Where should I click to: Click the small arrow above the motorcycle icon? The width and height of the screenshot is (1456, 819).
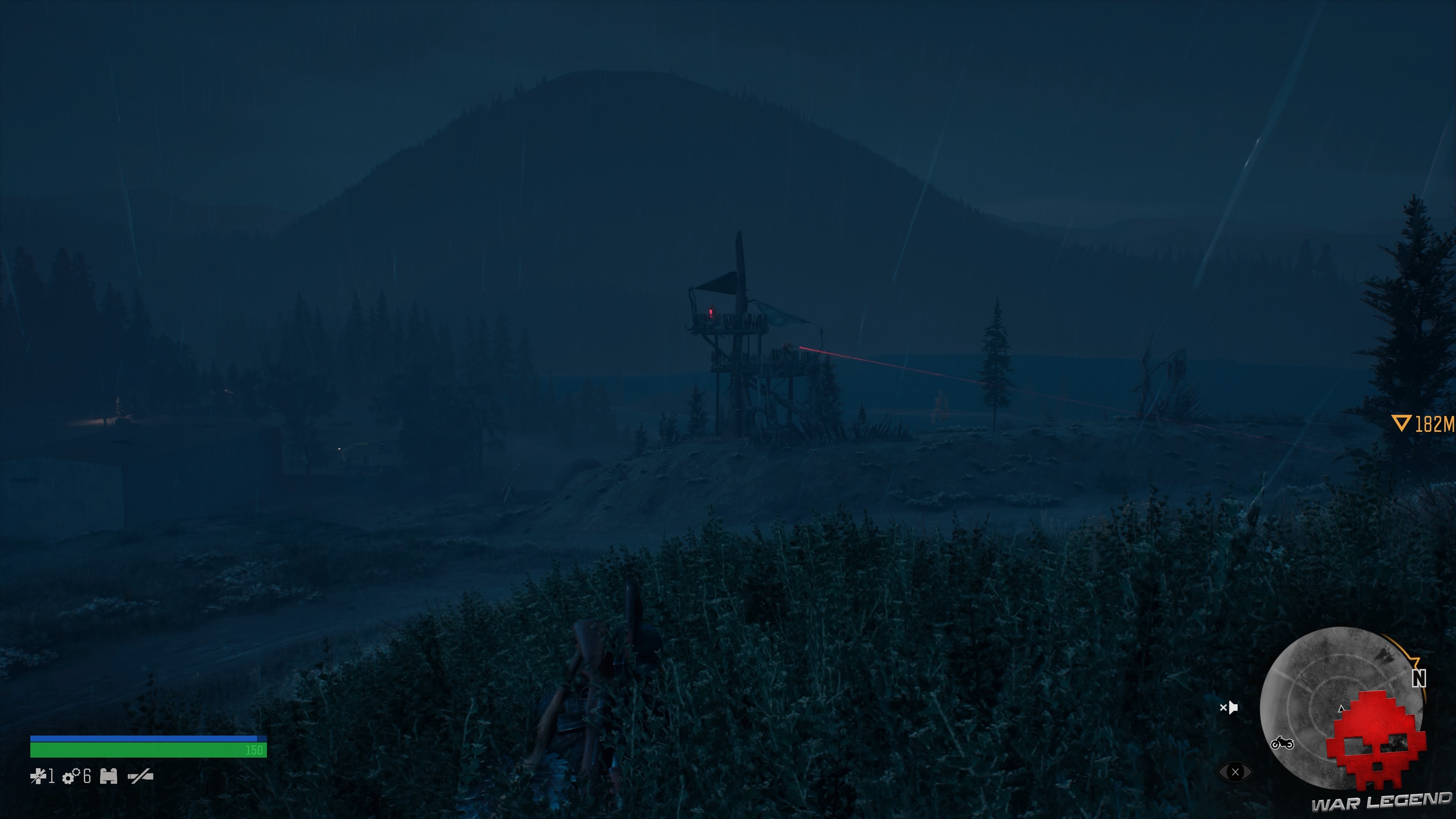1341,709
